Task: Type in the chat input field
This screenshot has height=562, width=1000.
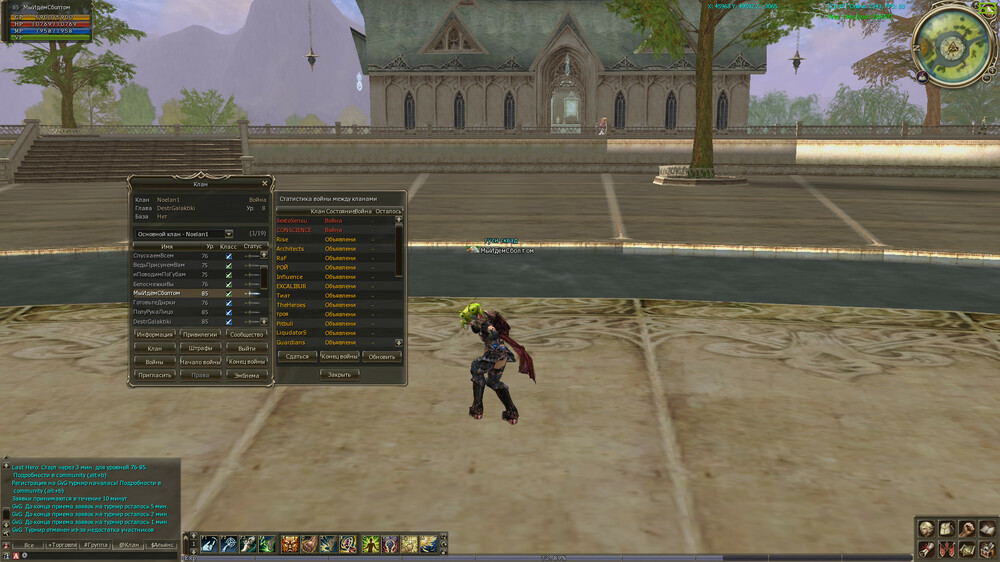Action: pos(100,555)
